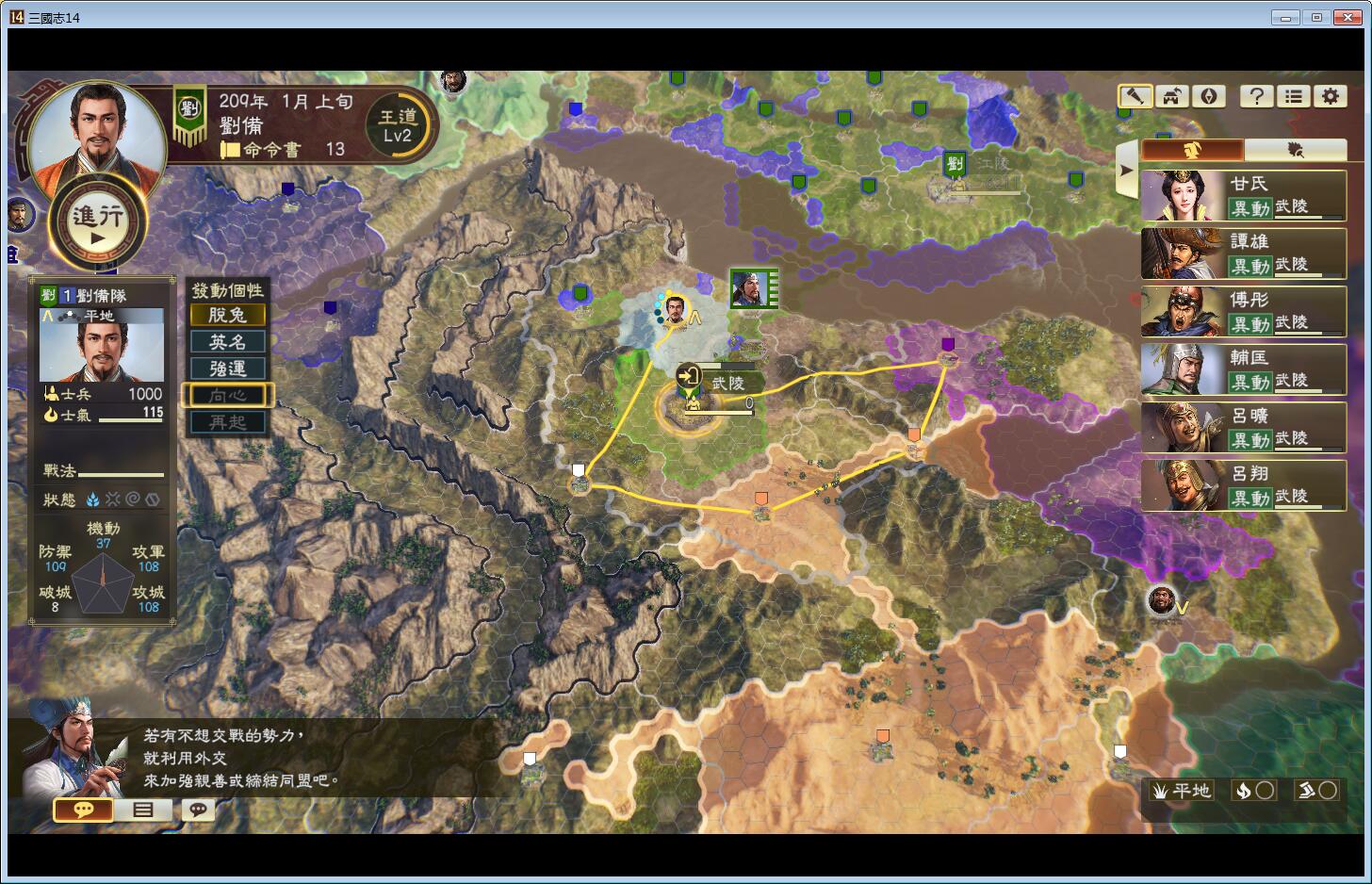Switch to the officers helmet tab
1372x884 pixels.
[x=1192, y=150]
